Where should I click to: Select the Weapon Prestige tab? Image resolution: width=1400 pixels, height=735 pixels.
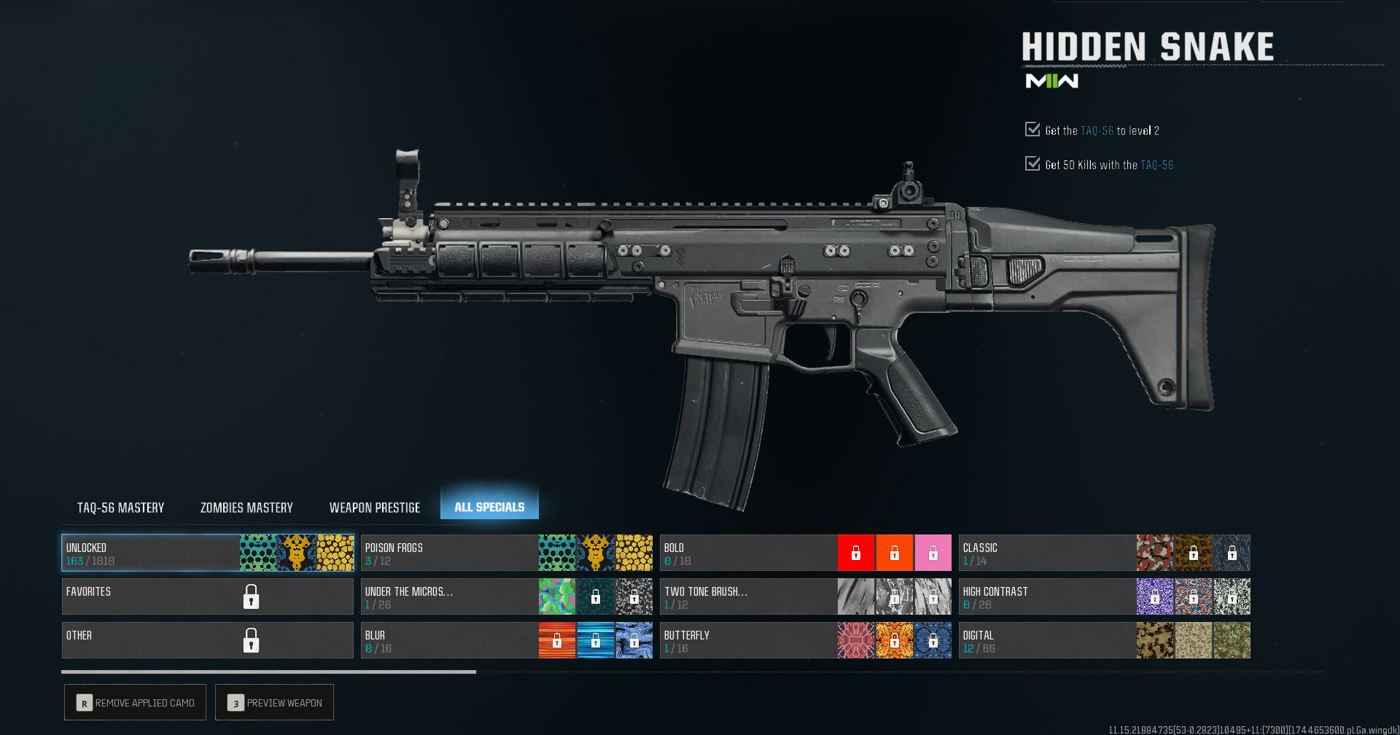(374, 507)
